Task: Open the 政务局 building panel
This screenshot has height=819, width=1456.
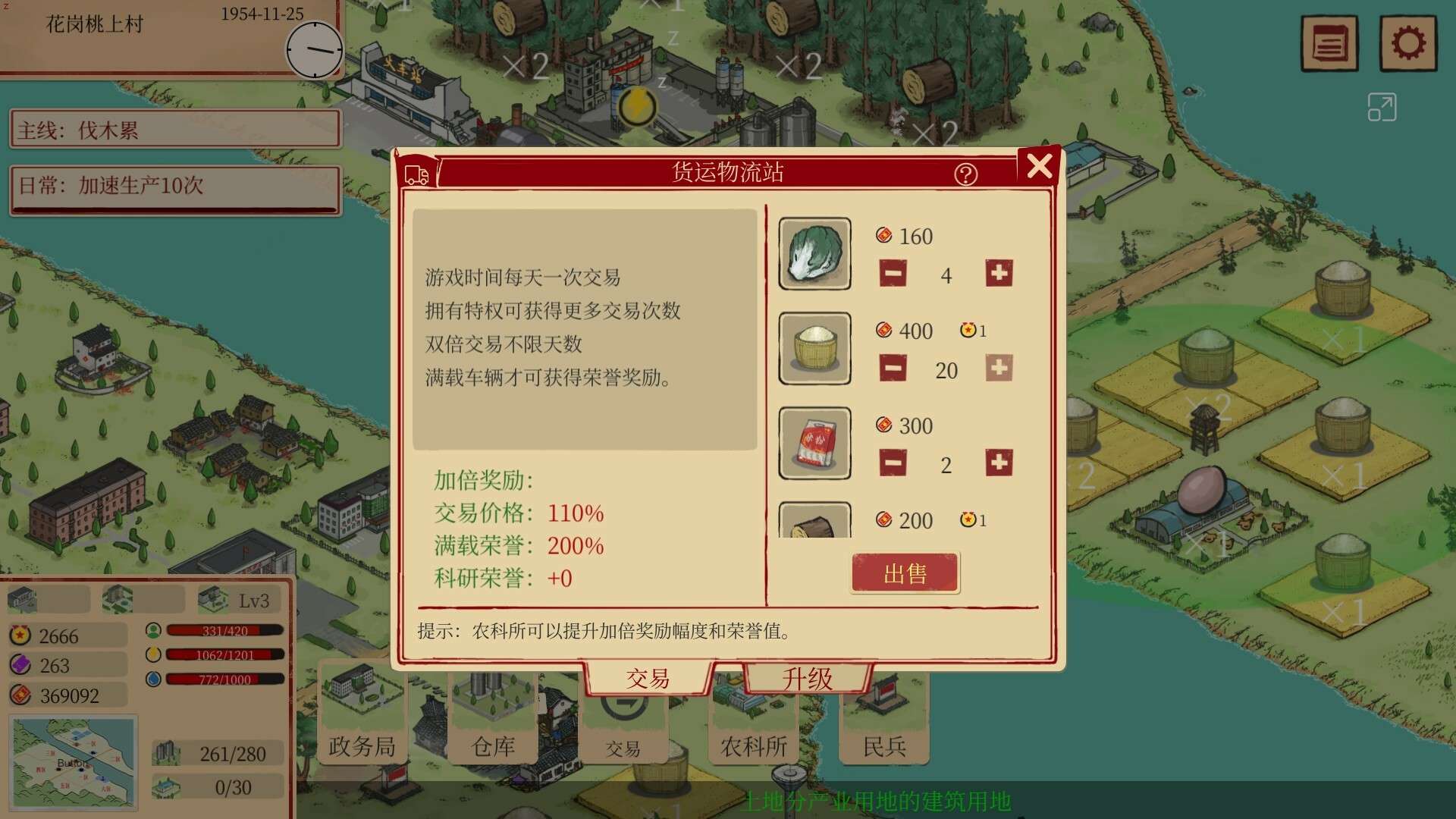Action: click(362, 746)
